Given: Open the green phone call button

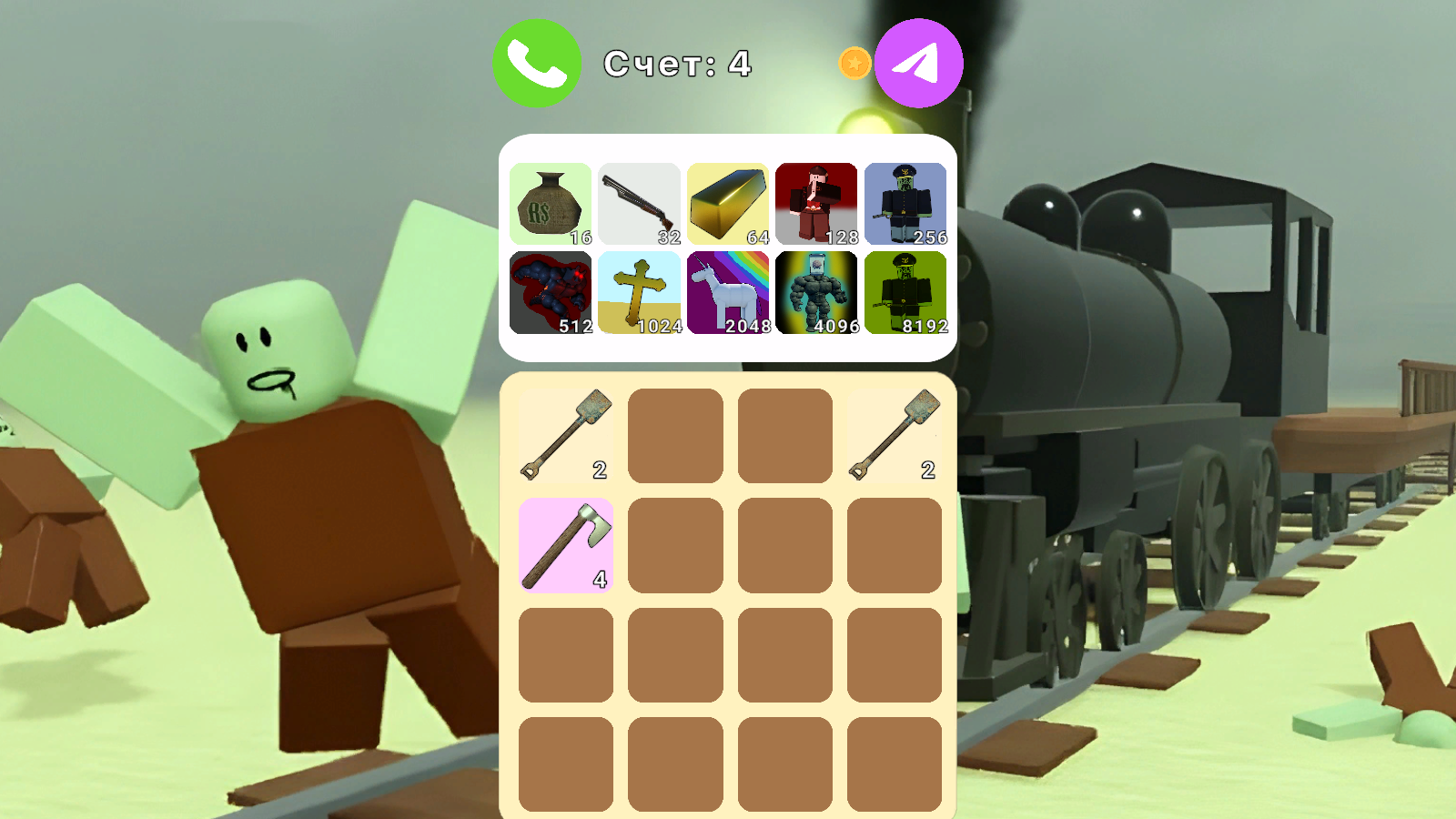Looking at the screenshot, I should click(x=536, y=62).
